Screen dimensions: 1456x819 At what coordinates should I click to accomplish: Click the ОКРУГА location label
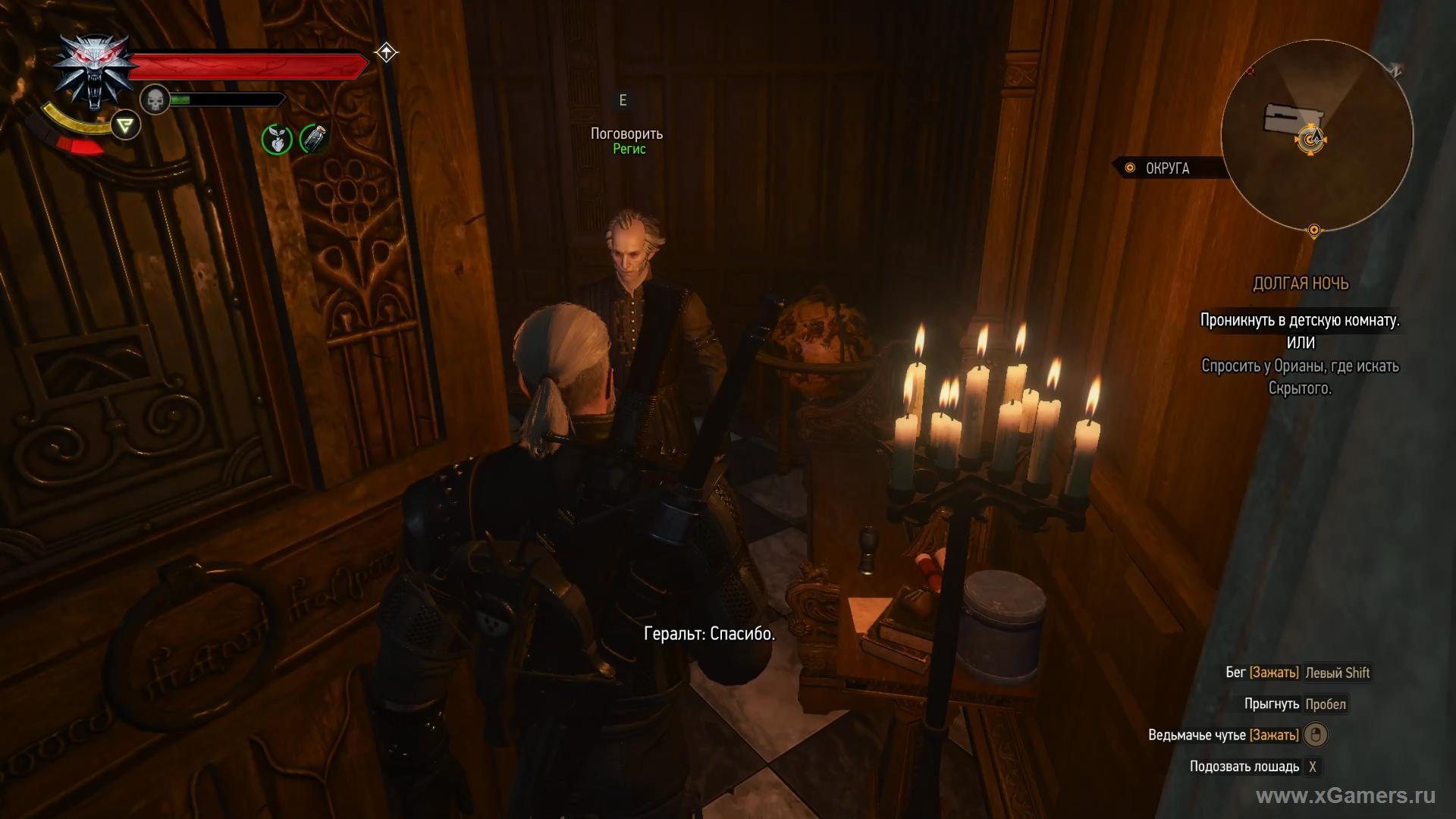[x=1166, y=168]
